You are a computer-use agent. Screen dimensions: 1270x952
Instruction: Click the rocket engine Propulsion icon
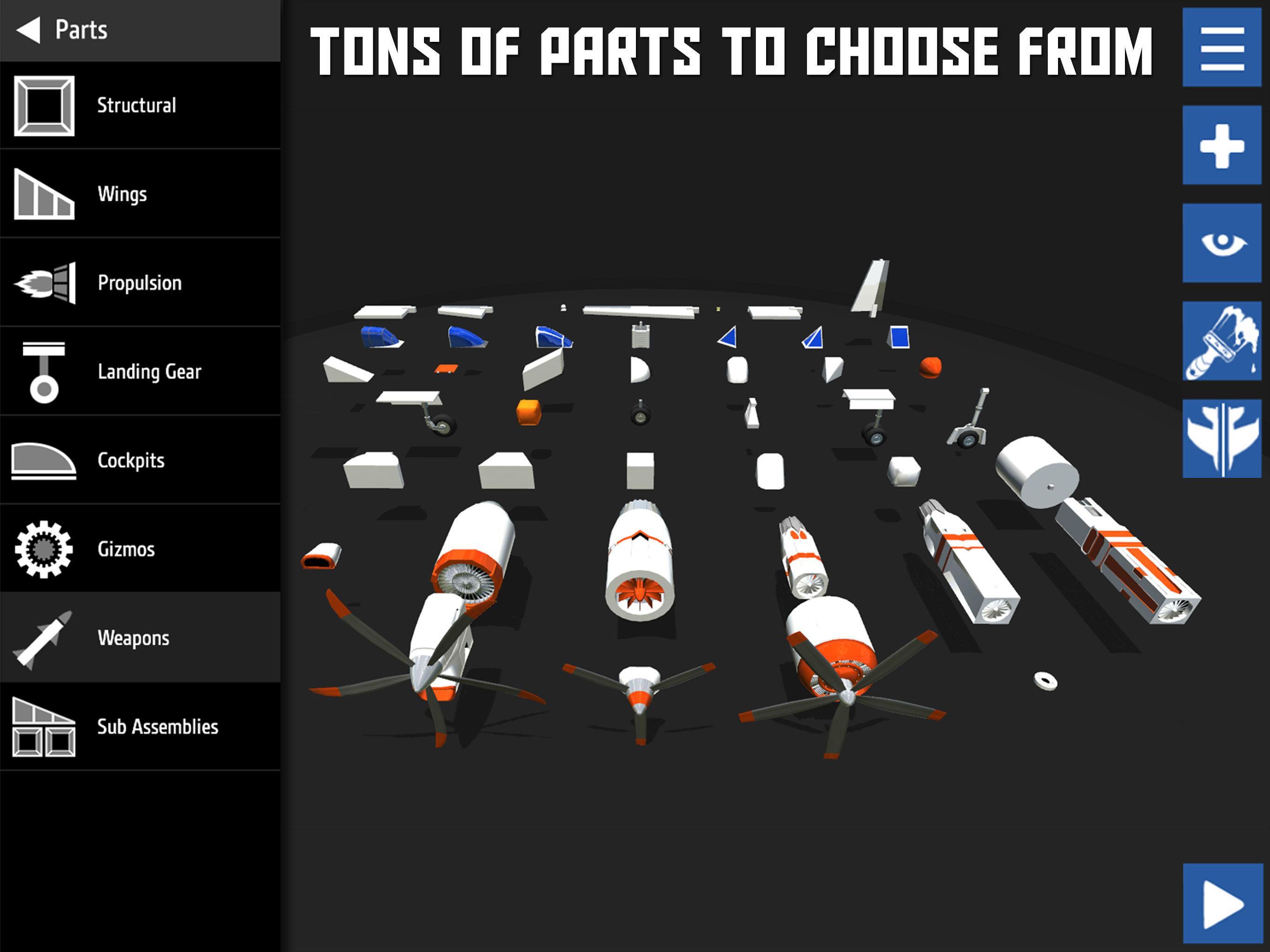click(x=45, y=283)
